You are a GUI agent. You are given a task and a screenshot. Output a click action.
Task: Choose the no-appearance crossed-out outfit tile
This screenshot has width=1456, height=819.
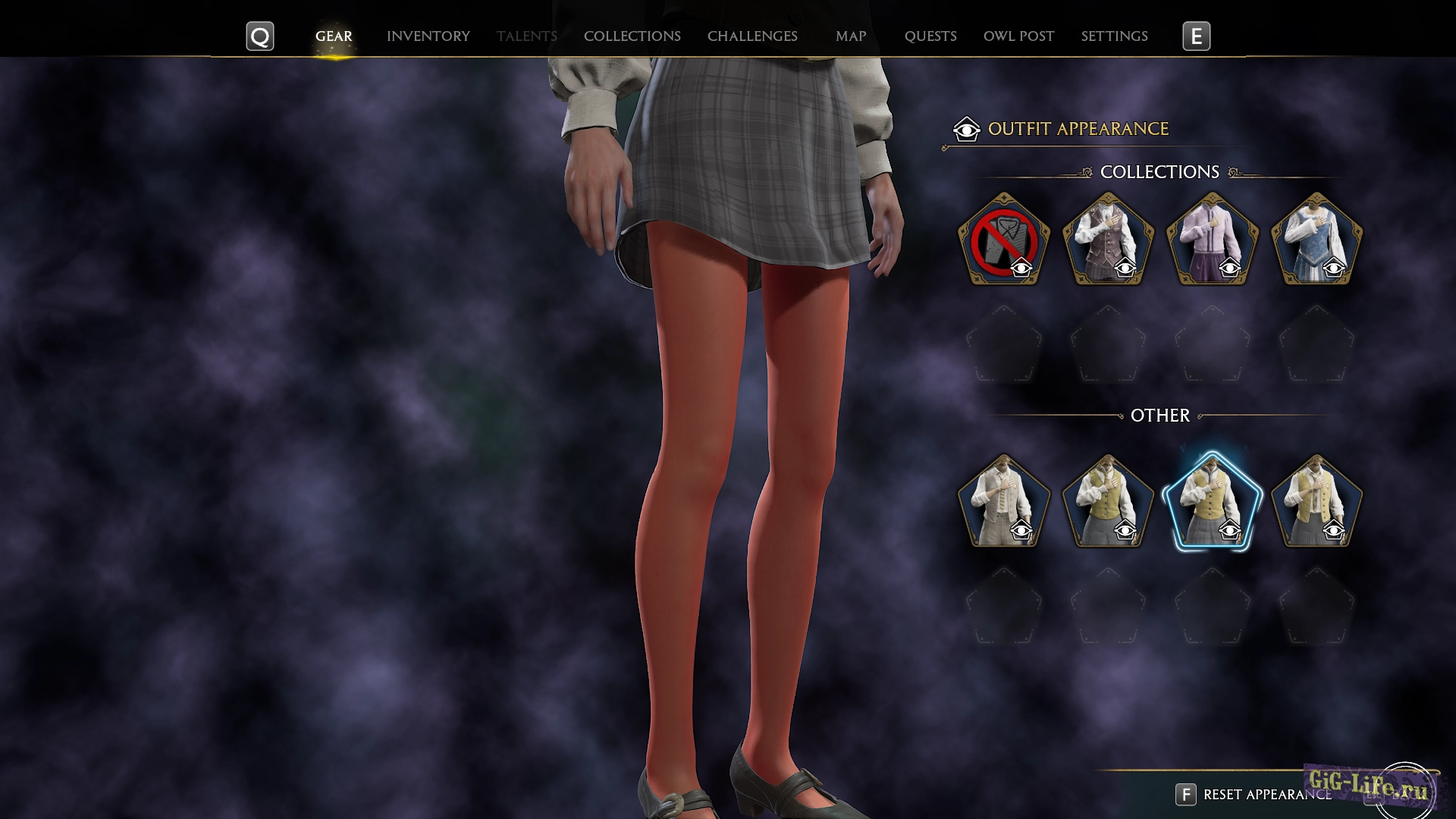1003,240
